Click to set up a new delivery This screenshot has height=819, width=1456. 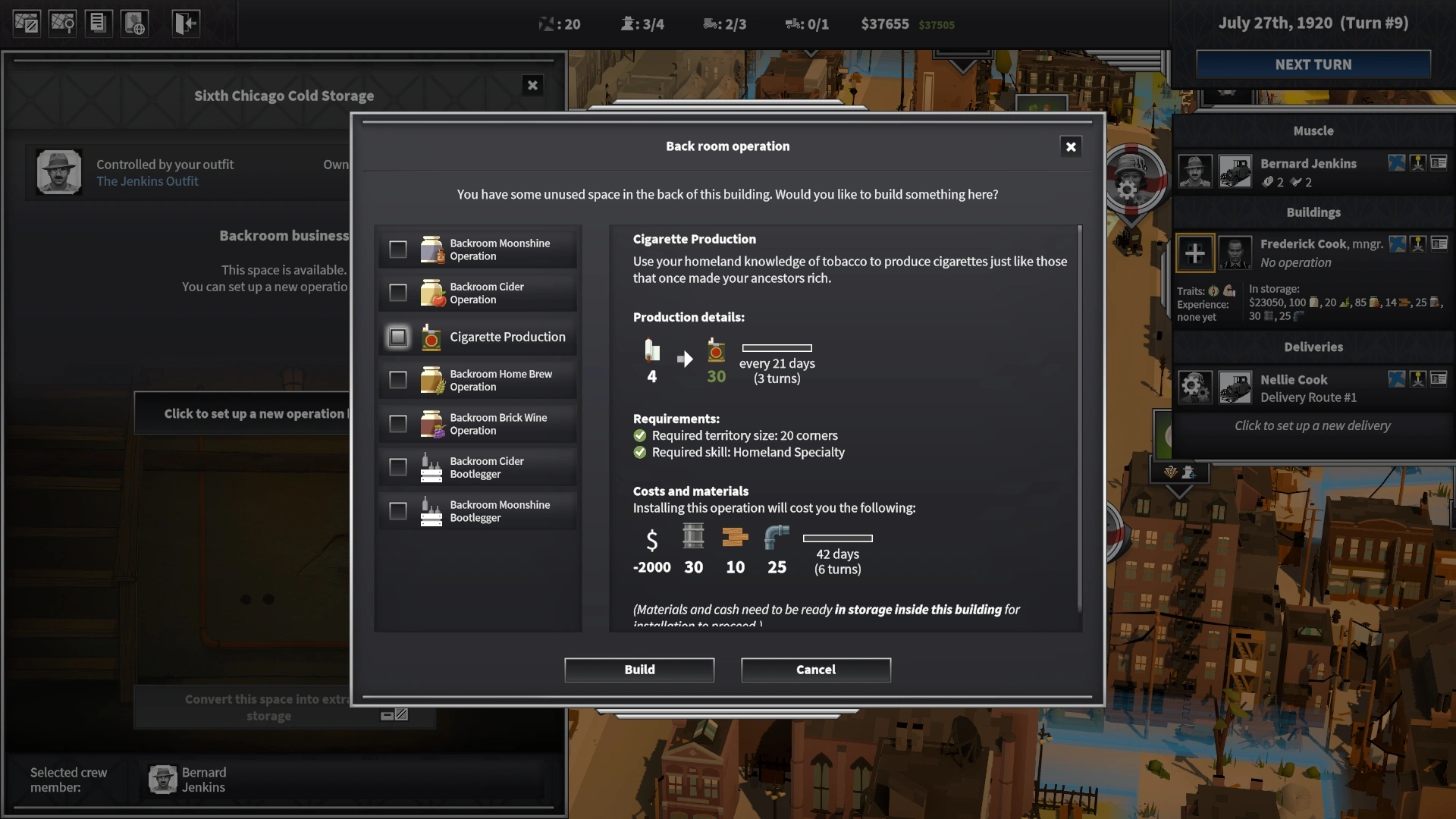point(1312,426)
